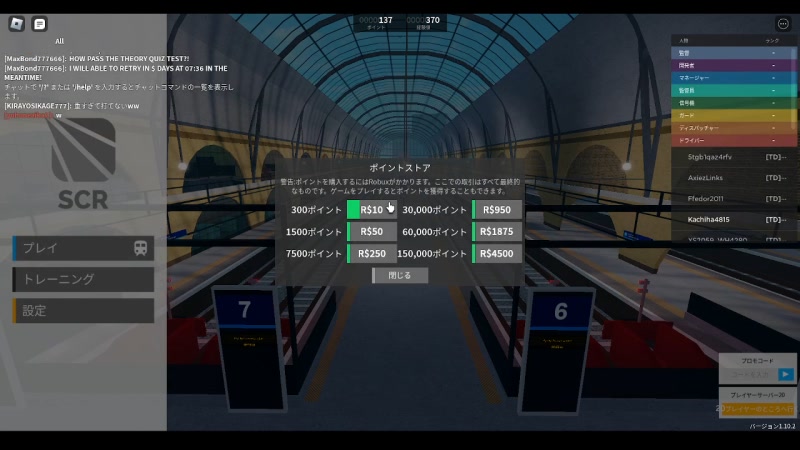Open the トレーニング menu entry
The image size is (800, 450).
click(84, 279)
